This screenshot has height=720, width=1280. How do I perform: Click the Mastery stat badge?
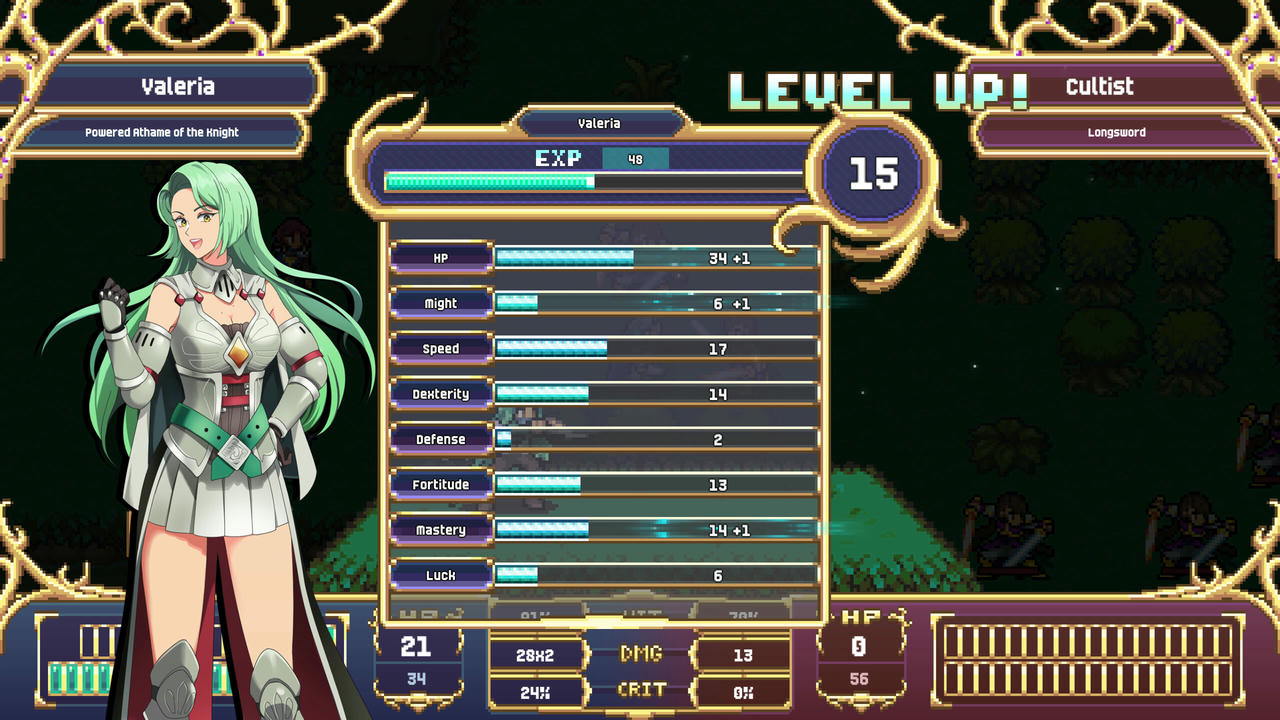coord(440,529)
